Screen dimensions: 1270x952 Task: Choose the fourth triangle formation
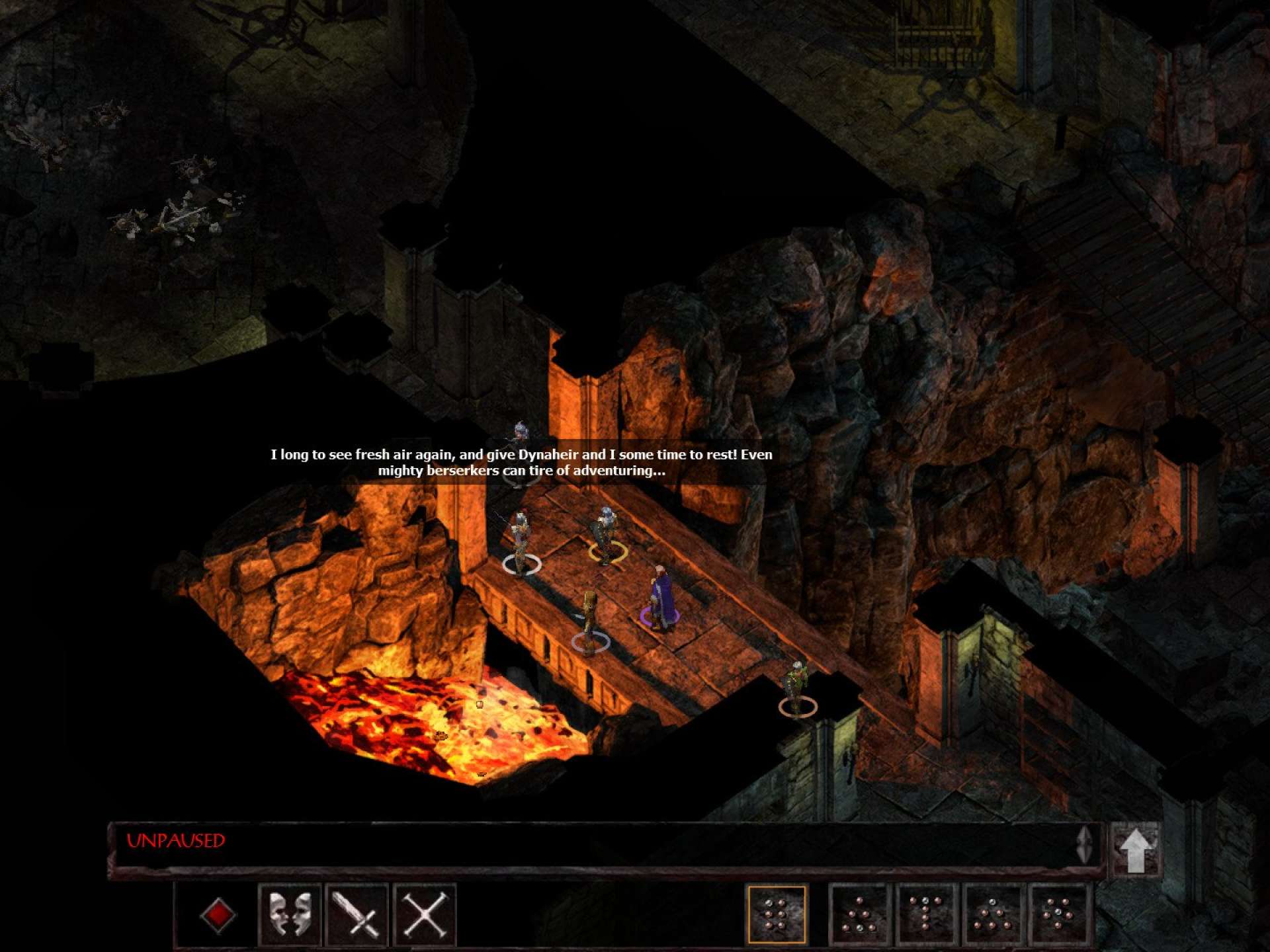(993, 915)
